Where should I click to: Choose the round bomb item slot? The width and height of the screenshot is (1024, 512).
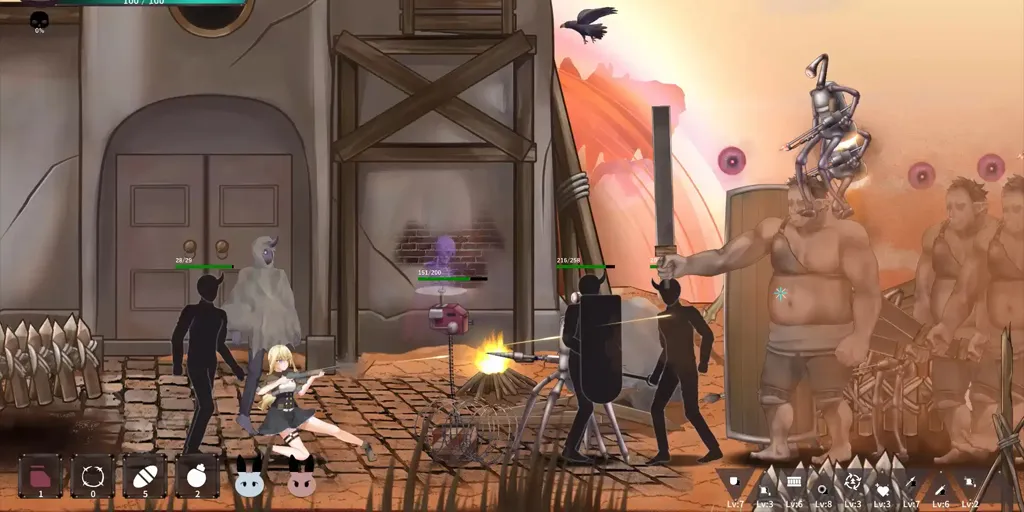tap(197, 475)
